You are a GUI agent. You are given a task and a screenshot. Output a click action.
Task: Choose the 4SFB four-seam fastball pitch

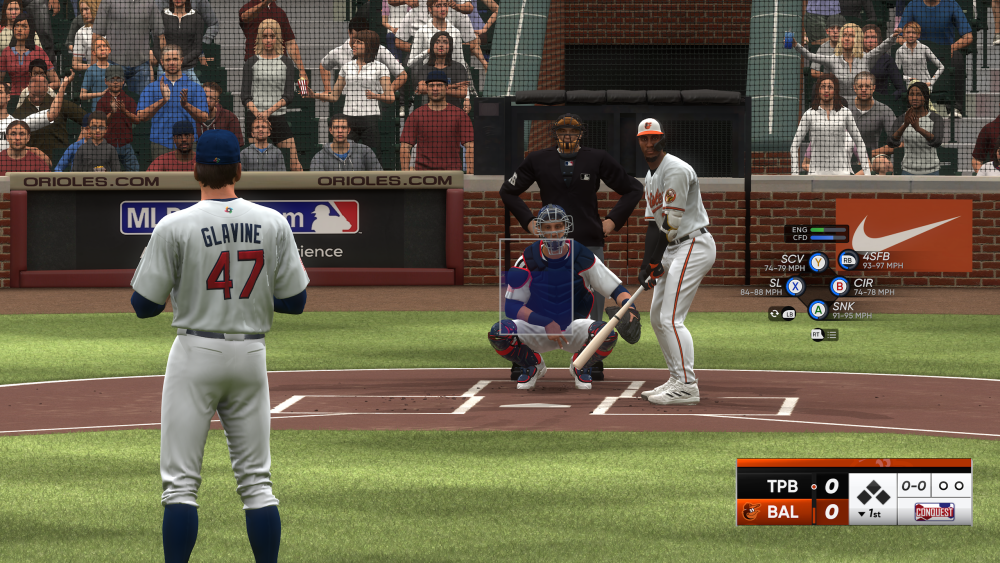[847, 260]
